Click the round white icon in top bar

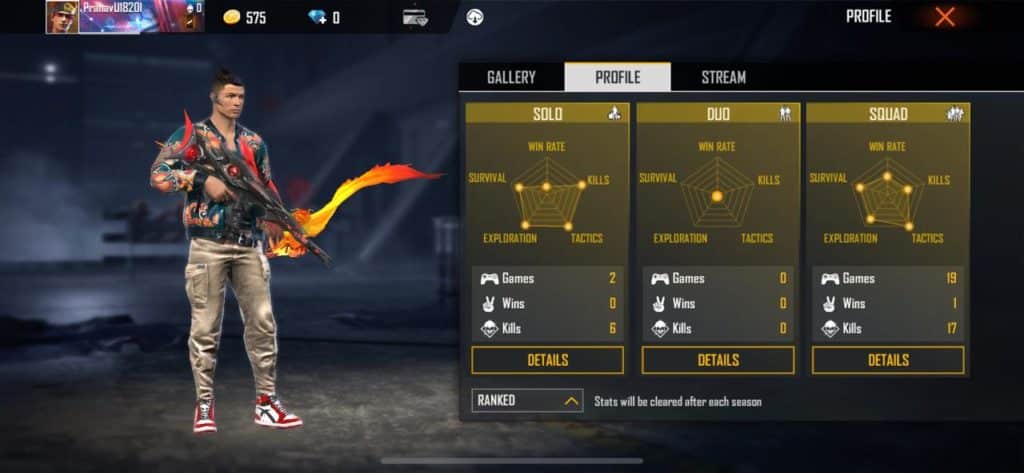point(475,17)
